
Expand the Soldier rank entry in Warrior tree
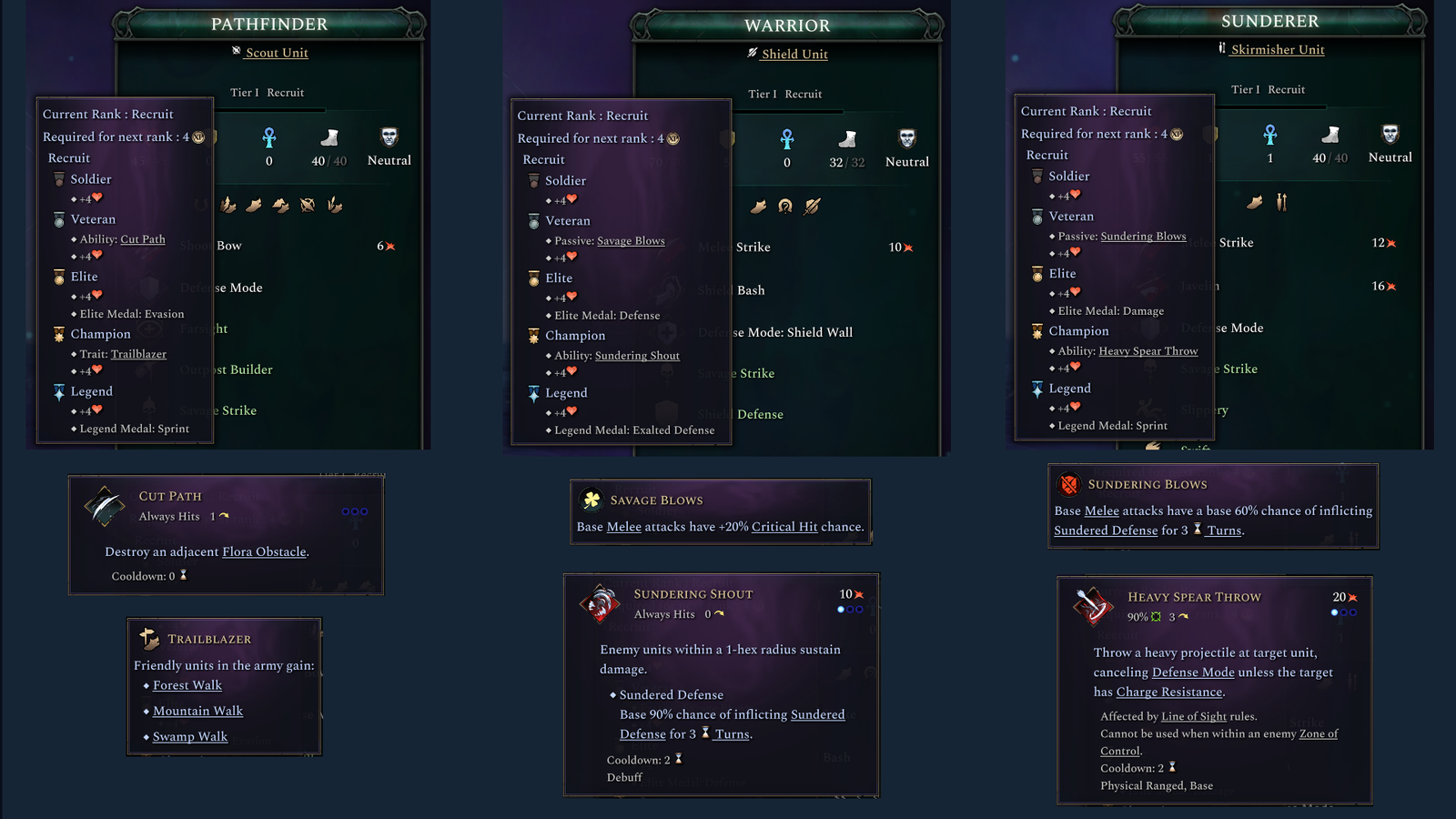pyautogui.click(x=563, y=181)
